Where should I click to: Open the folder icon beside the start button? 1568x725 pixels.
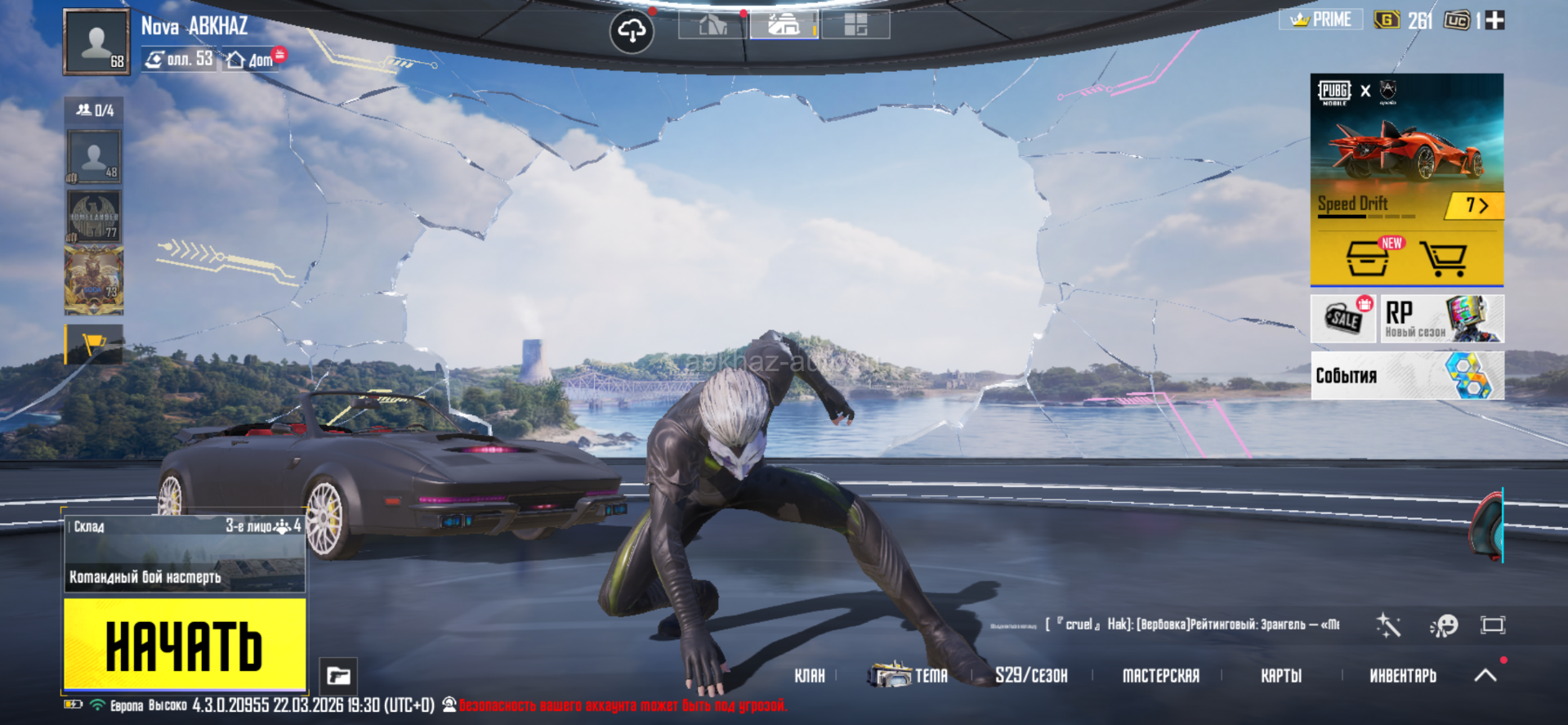click(x=338, y=676)
